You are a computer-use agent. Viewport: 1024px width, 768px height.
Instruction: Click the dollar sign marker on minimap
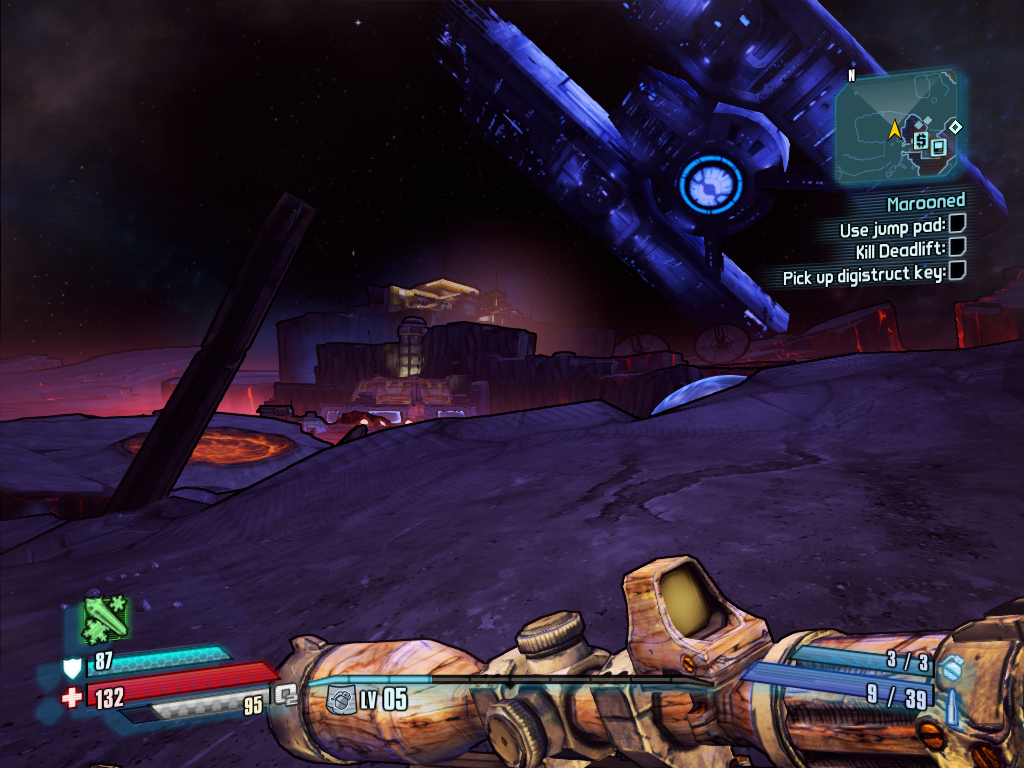pos(920,141)
